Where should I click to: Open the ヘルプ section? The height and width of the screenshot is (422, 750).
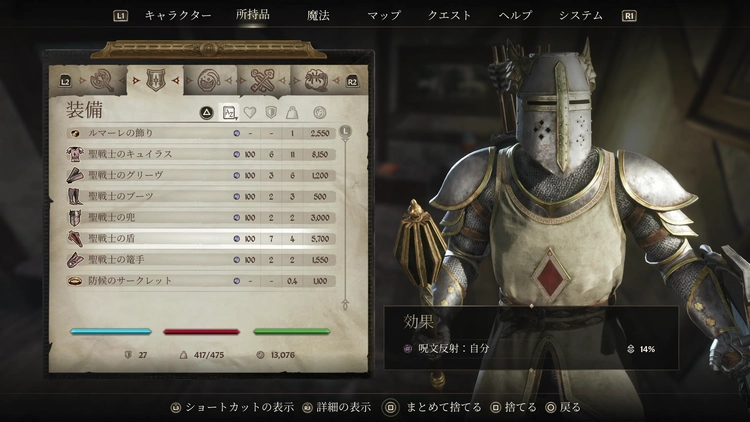(x=515, y=16)
